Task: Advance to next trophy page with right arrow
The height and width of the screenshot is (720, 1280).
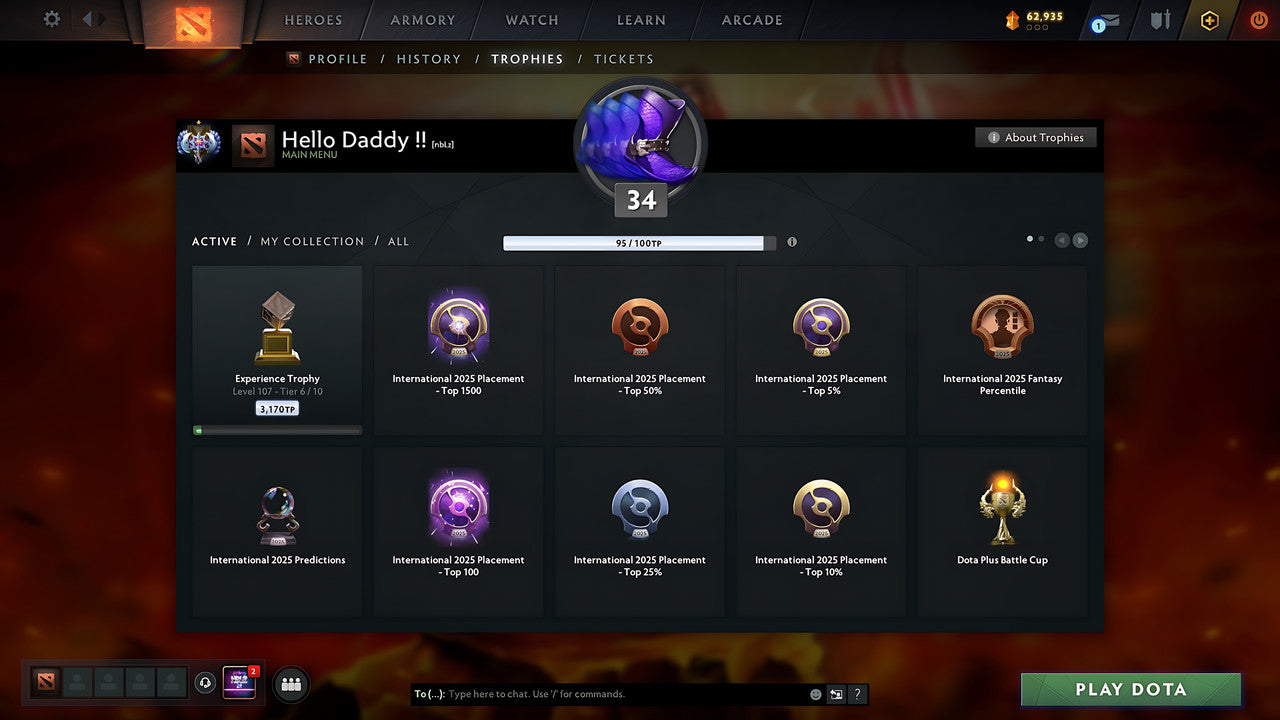Action: (1080, 240)
